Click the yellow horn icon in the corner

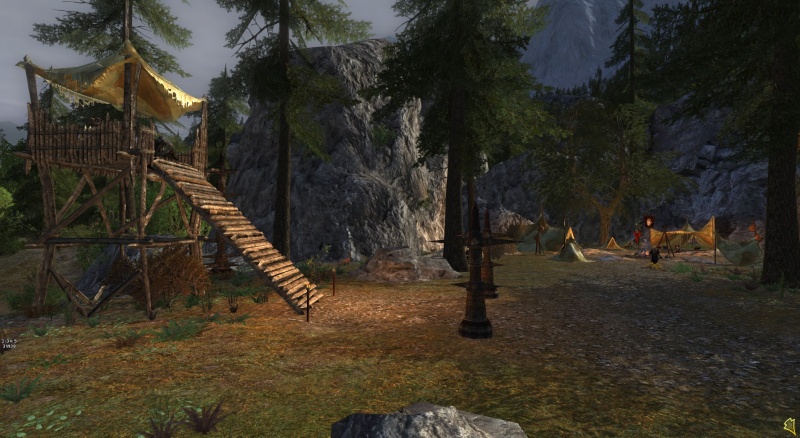(789, 426)
